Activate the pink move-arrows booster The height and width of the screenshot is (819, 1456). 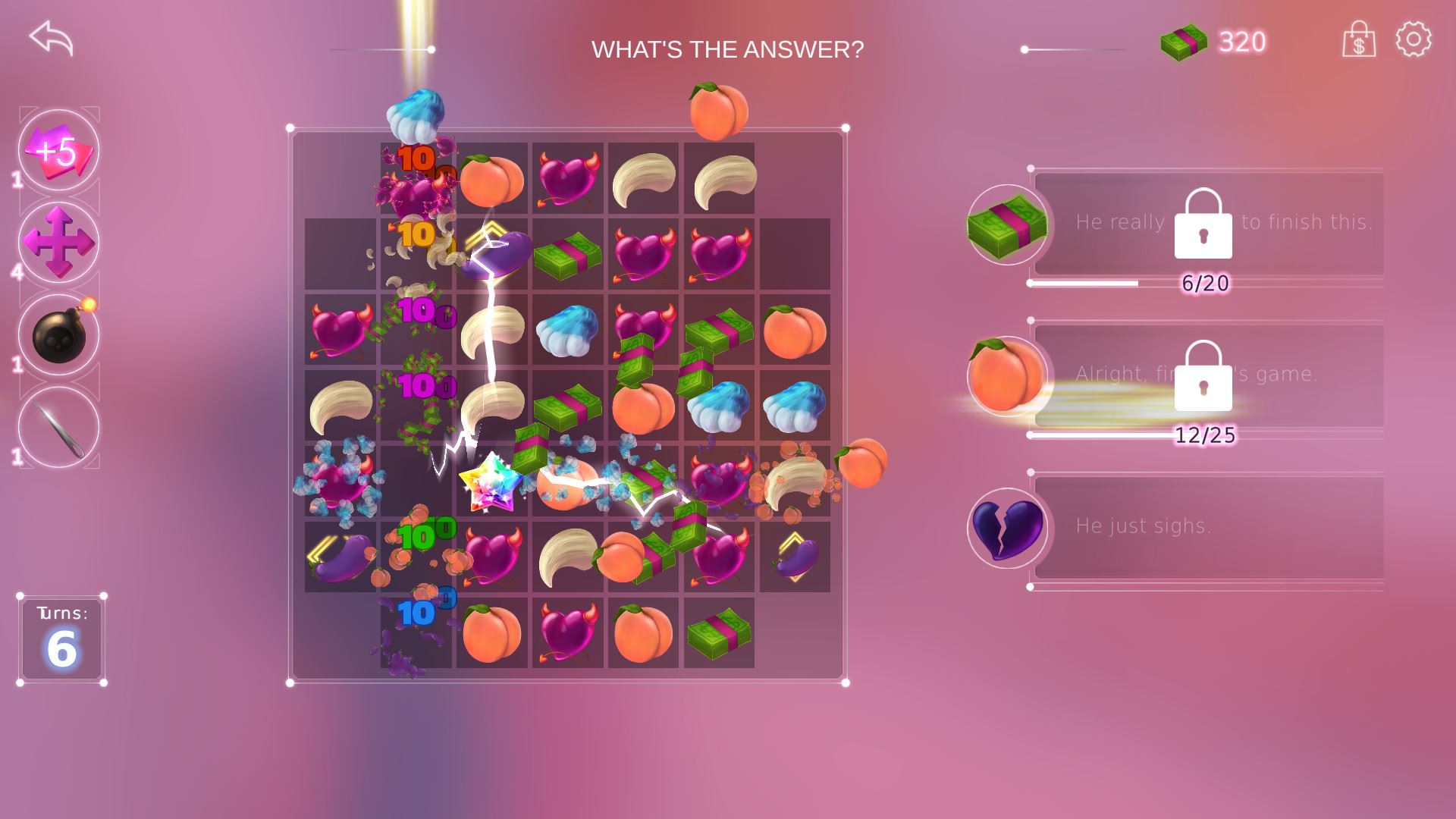coord(58,242)
